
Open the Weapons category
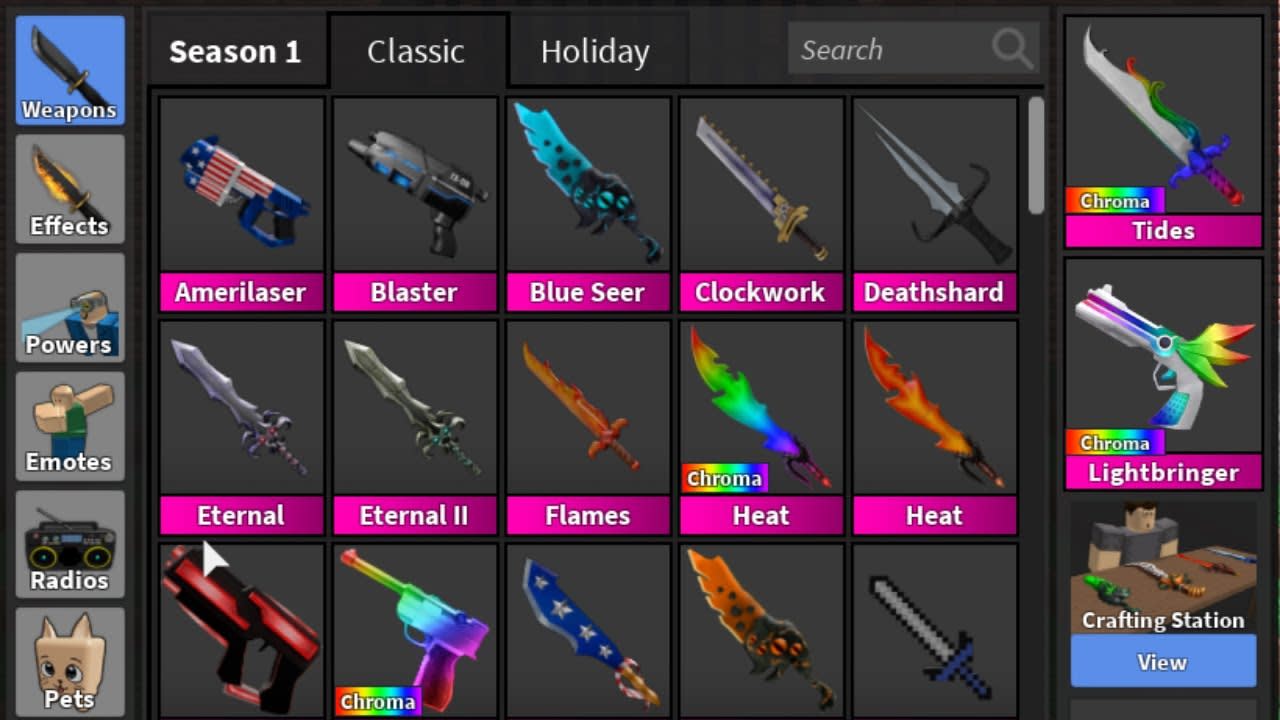[69, 70]
